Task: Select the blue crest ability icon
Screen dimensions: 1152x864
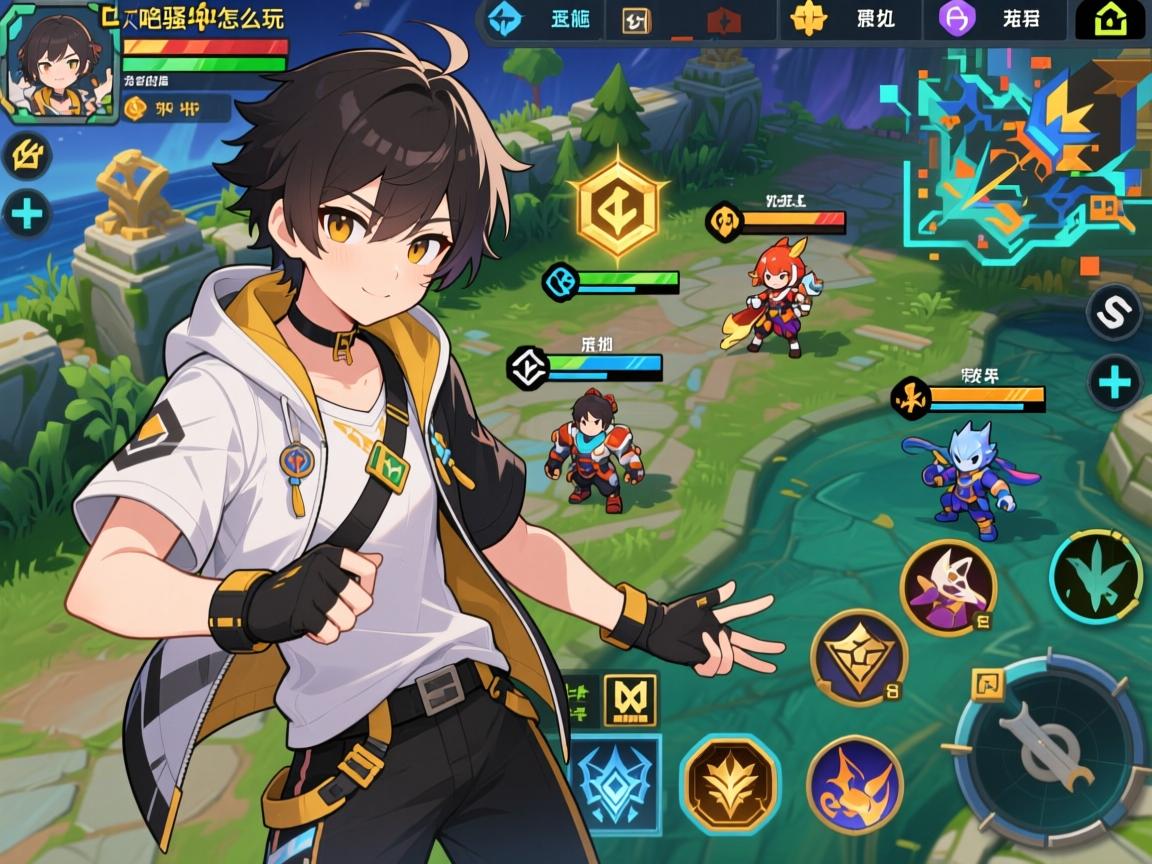Action: (x=615, y=784)
